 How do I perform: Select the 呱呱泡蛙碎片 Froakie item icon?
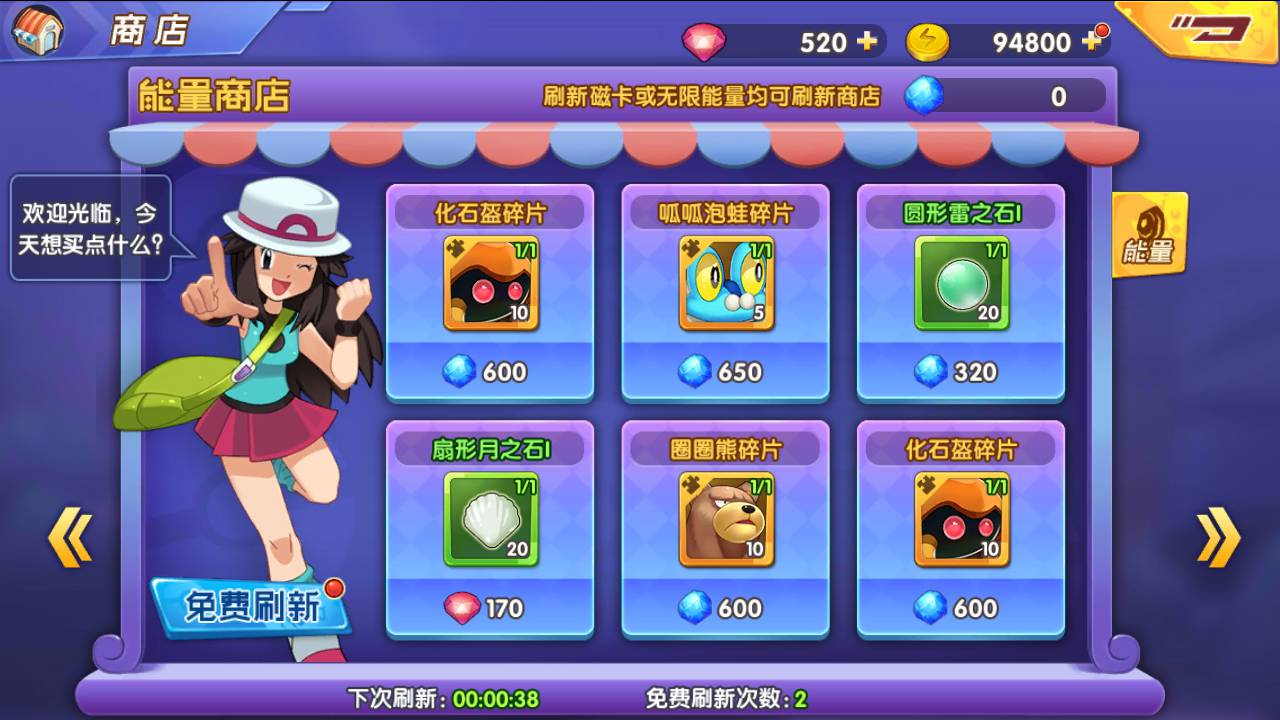(x=725, y=283)
